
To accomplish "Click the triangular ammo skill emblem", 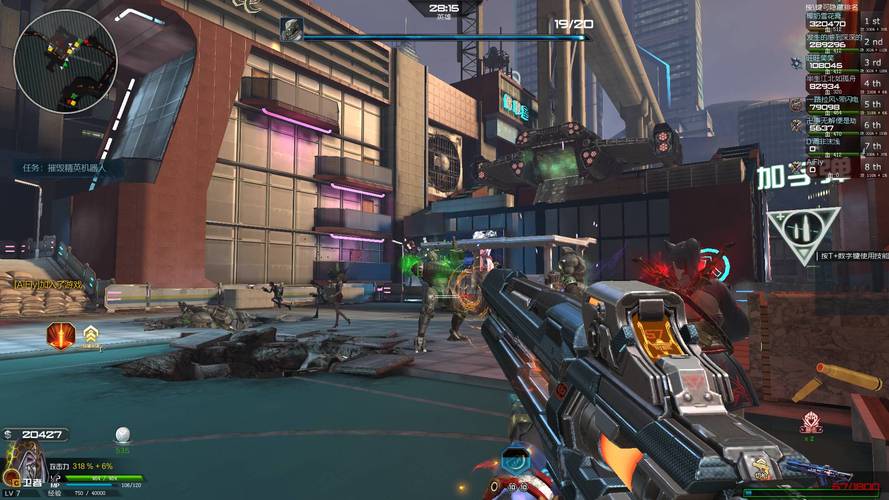I will [803, 233].
